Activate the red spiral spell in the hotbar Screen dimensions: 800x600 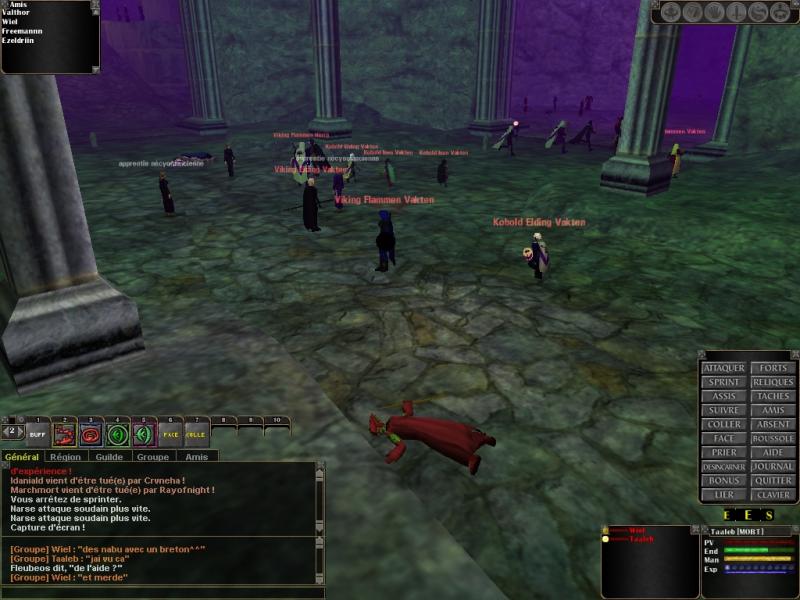pyautogui.click(x=91, y=434)
